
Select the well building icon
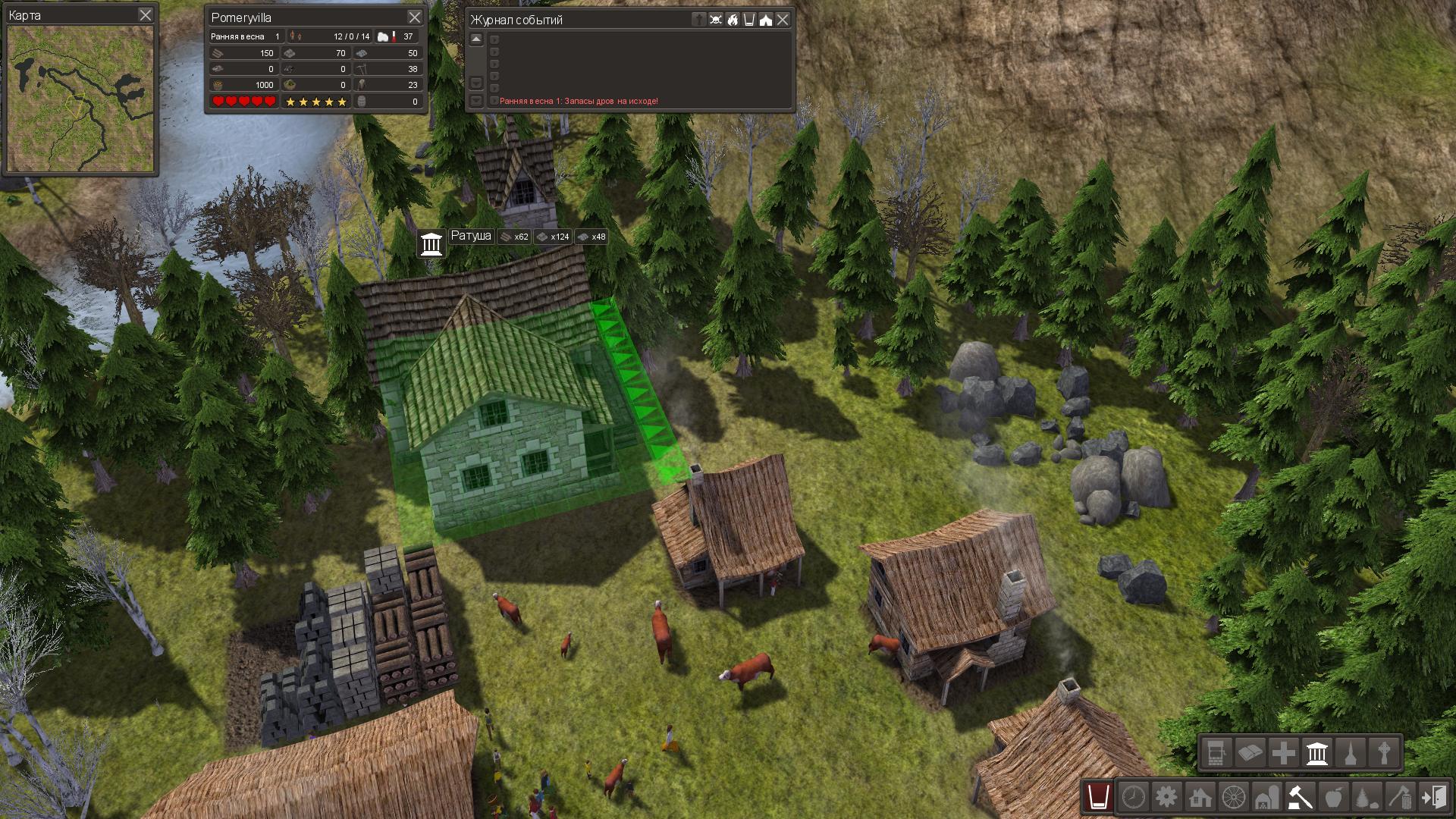click(x=1216, y=753)
